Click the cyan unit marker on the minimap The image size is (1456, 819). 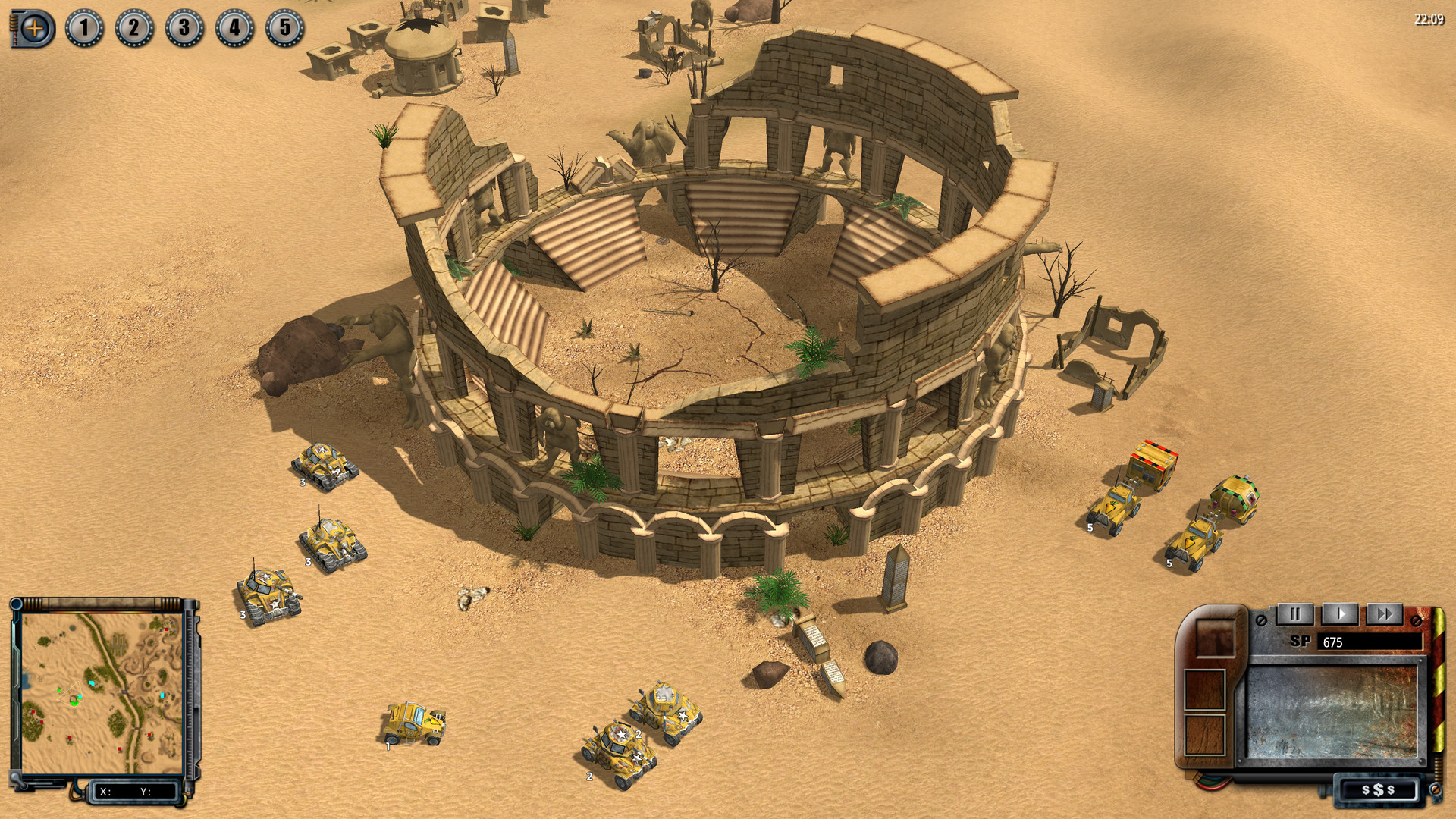click(x=92, y=682)
